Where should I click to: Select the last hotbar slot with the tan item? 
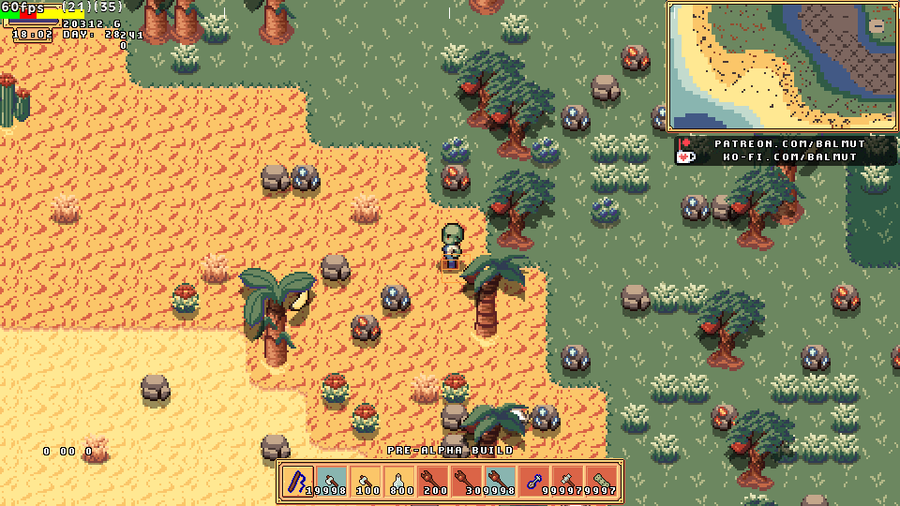pos(602,481)
